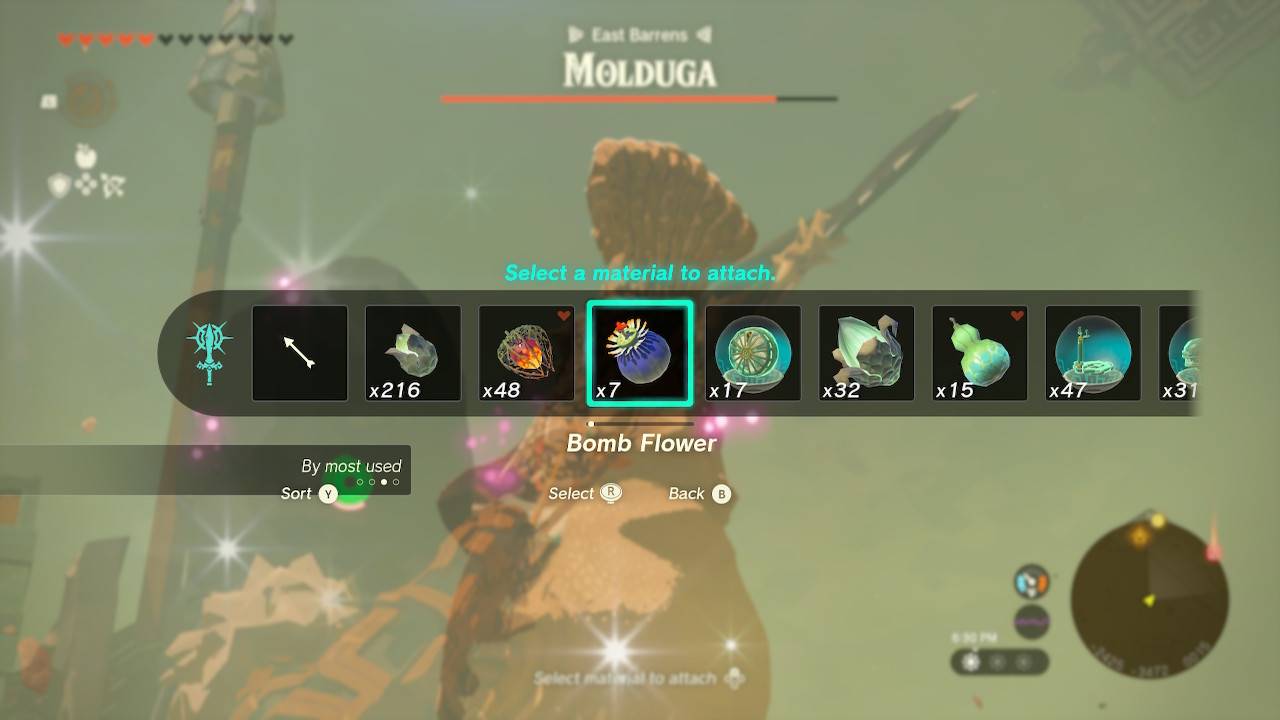Image resolution: width=1280 pixels, height=720 pixels.
Task: Choose the plain arrow attachment option
Action: [299, 350]
